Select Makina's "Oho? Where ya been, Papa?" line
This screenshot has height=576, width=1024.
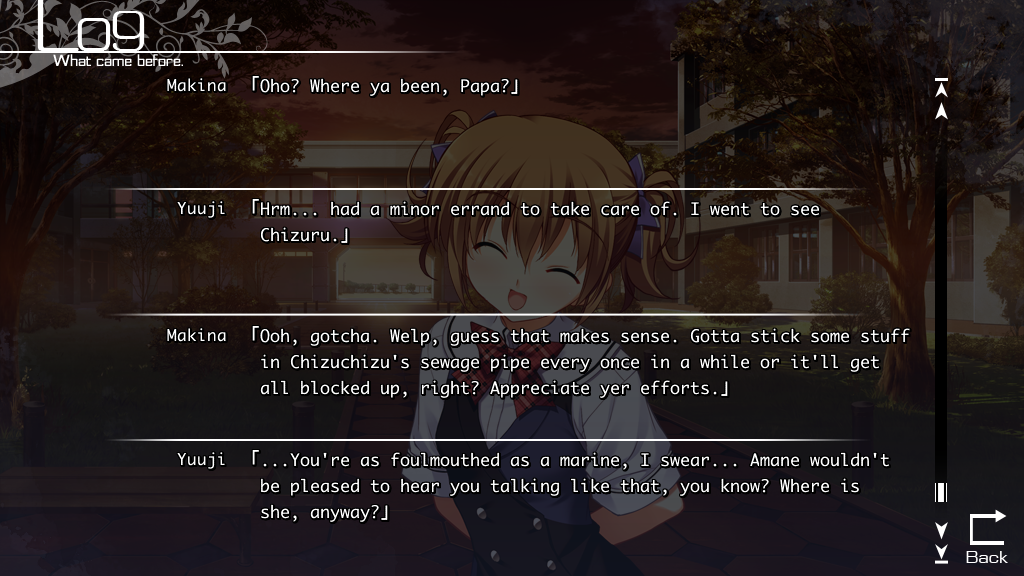tap(388, 86)
